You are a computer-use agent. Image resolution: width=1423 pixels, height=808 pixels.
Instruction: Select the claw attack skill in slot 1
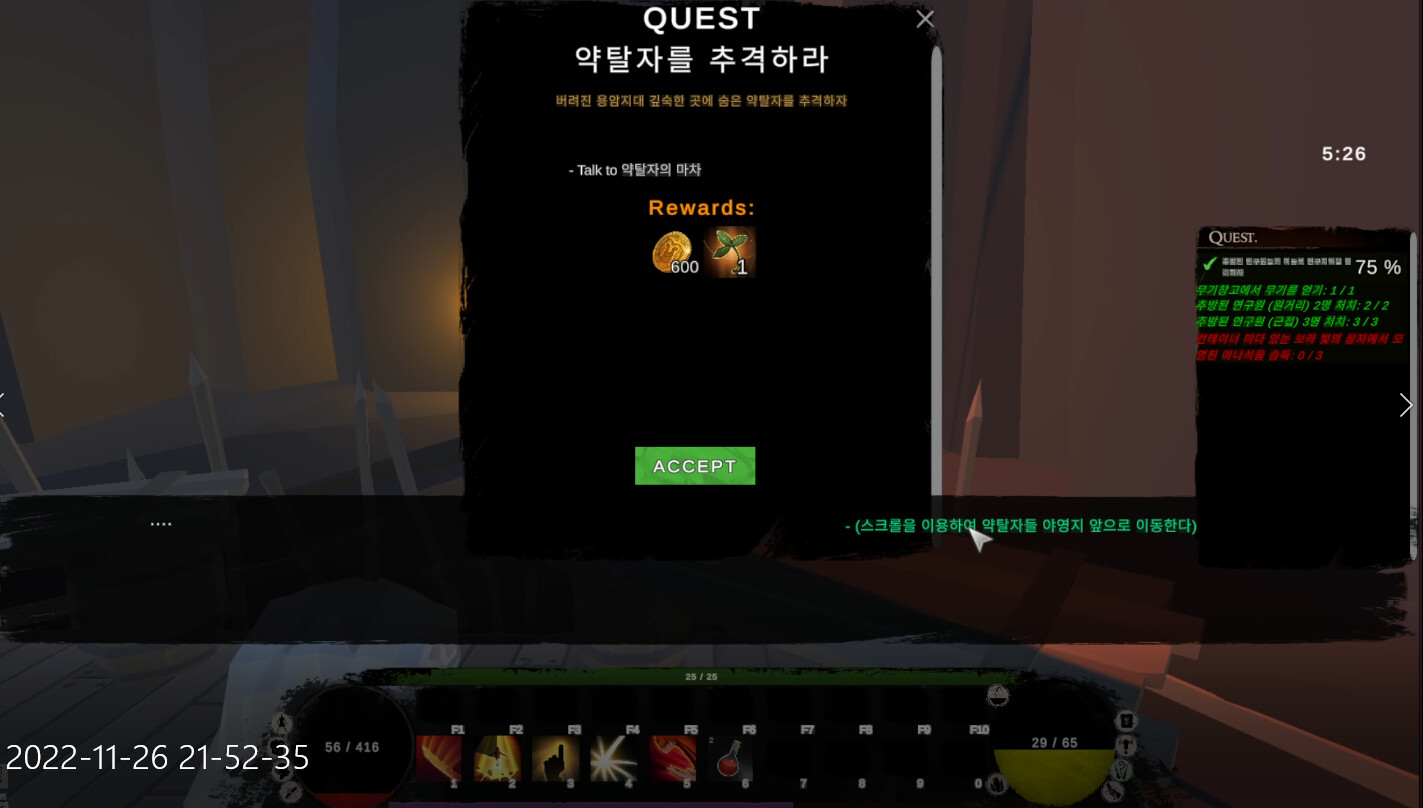[x=438, y=760]
